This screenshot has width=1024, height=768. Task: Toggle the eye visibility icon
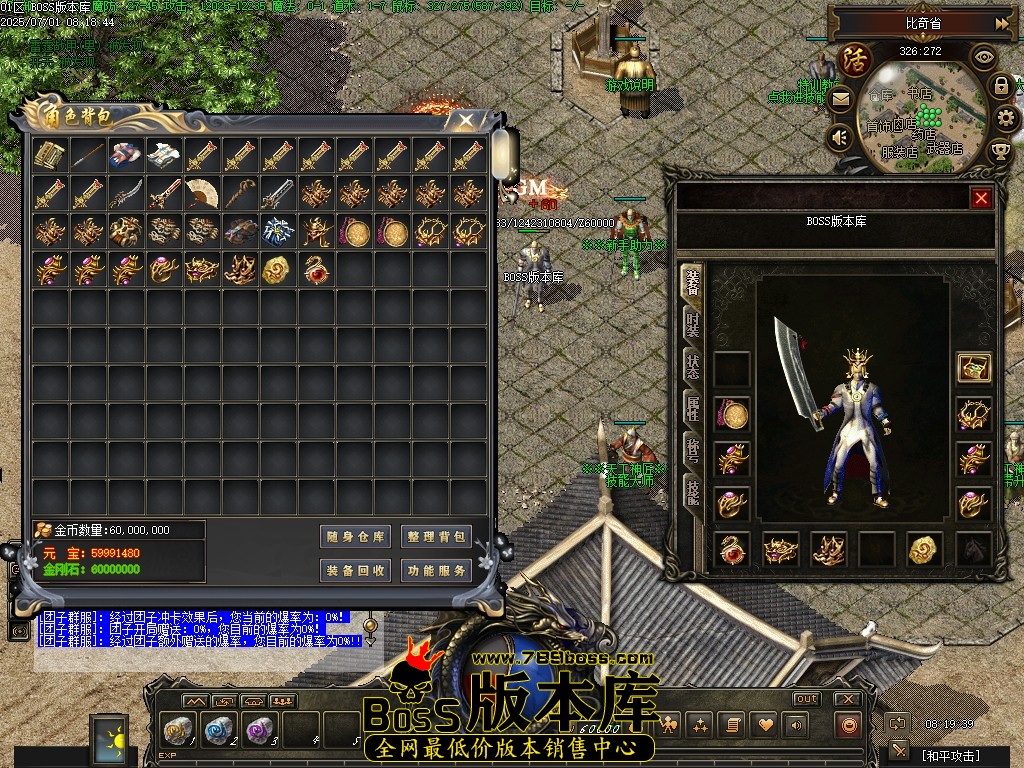point(984,57)
